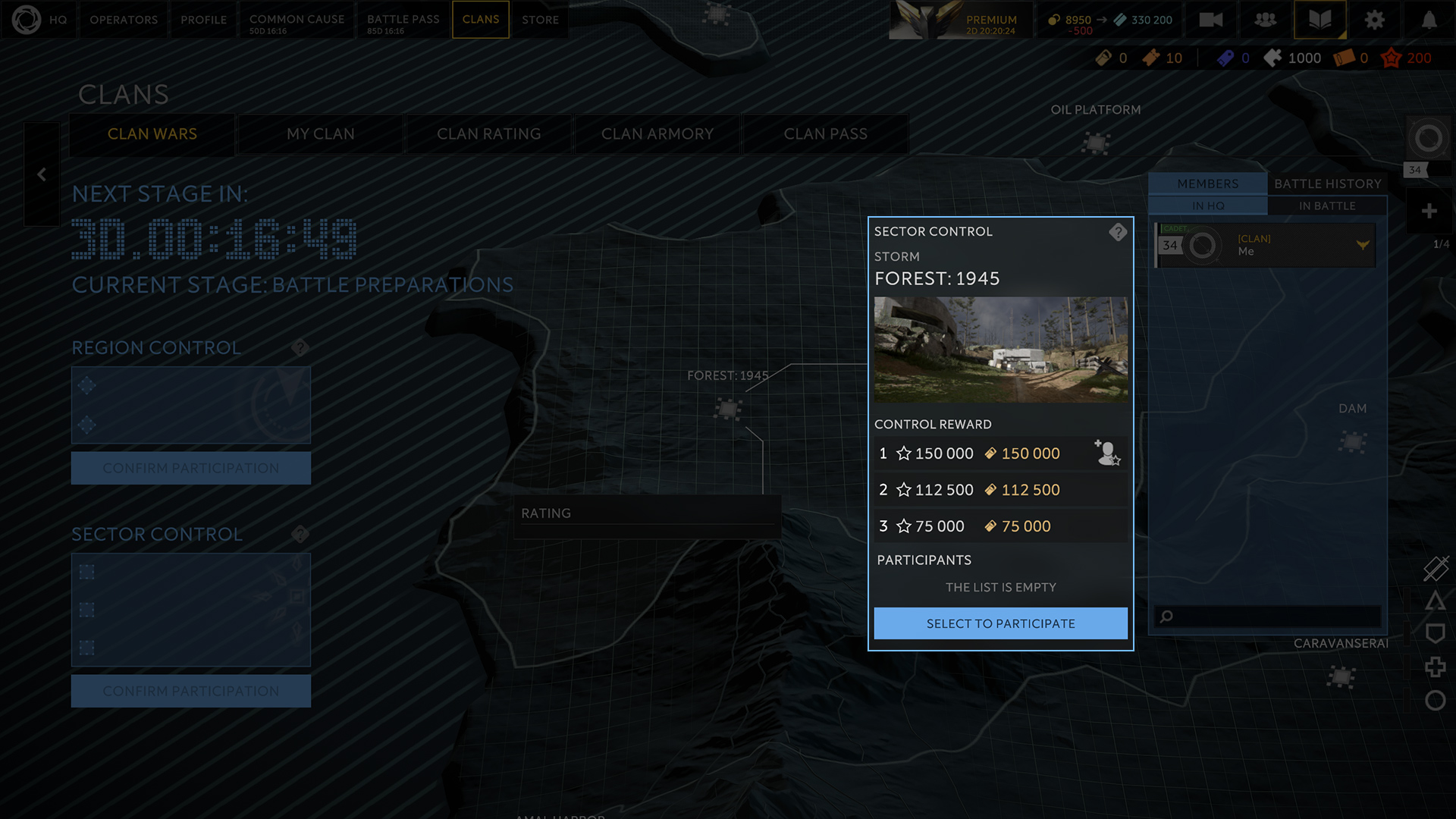Screen dimensions: 1456x819
Task: Expand the [CLAN] Me member row
Action: point(1363,245)
